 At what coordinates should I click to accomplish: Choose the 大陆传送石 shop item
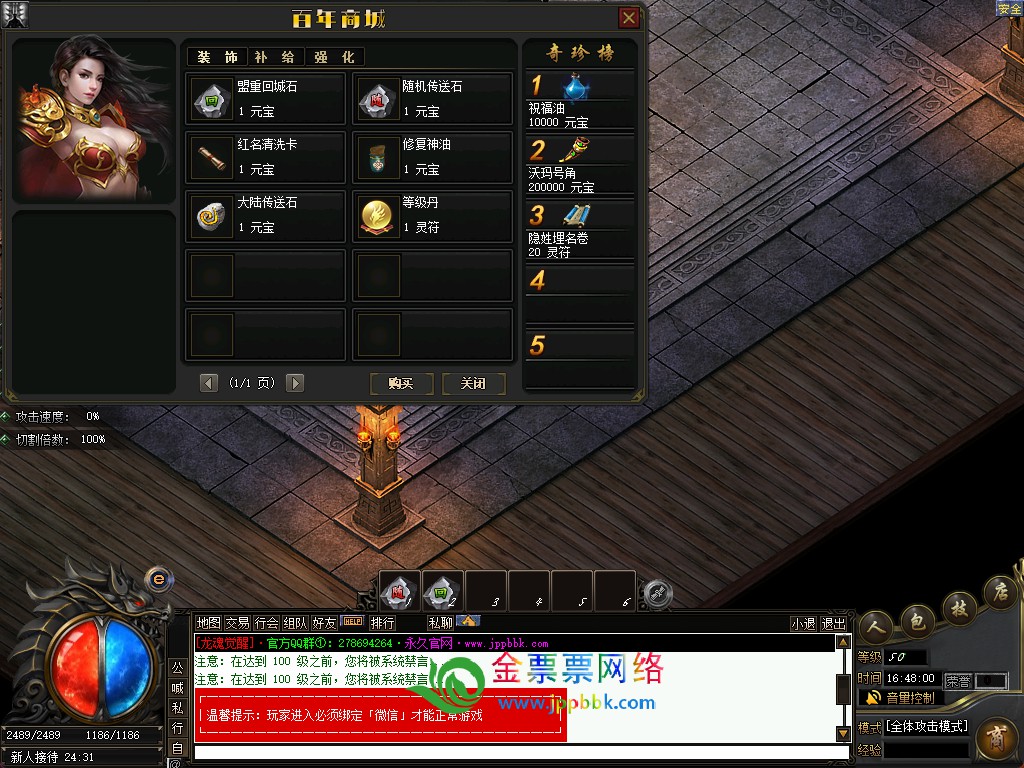pos(265,215)
